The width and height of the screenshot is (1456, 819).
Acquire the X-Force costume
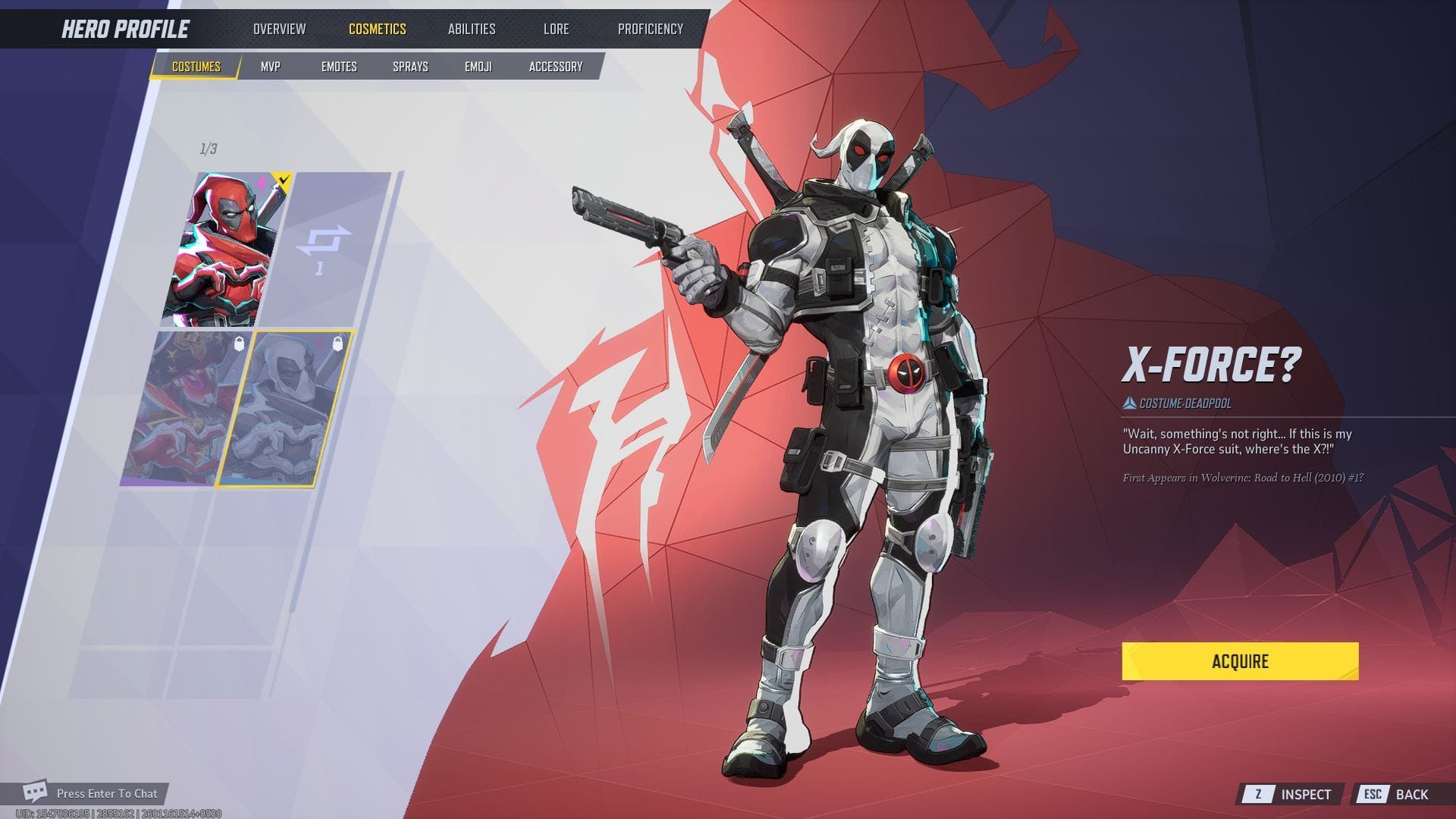(x=1240, y=661)
